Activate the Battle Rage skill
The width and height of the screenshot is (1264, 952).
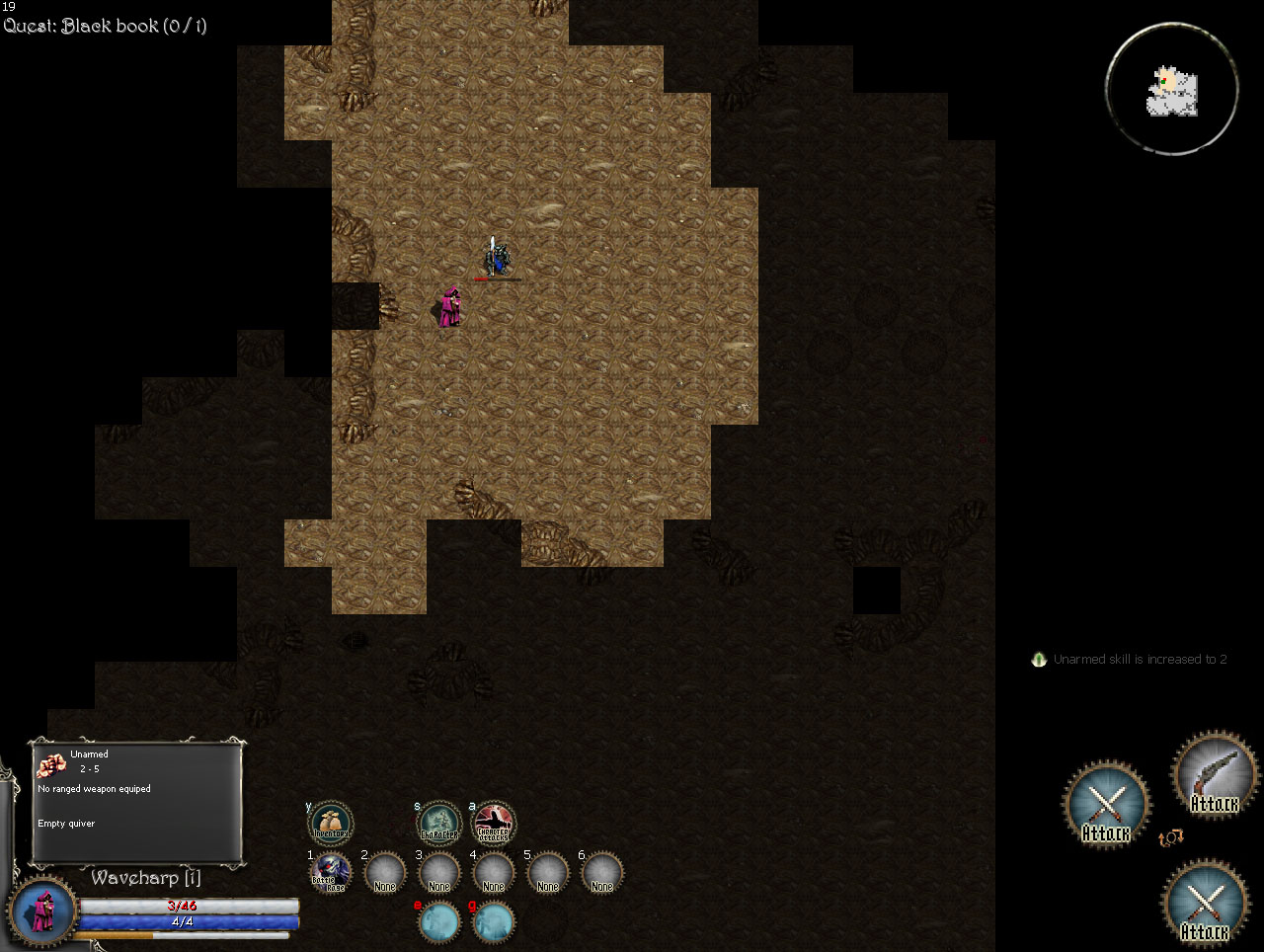pos(330,874)
